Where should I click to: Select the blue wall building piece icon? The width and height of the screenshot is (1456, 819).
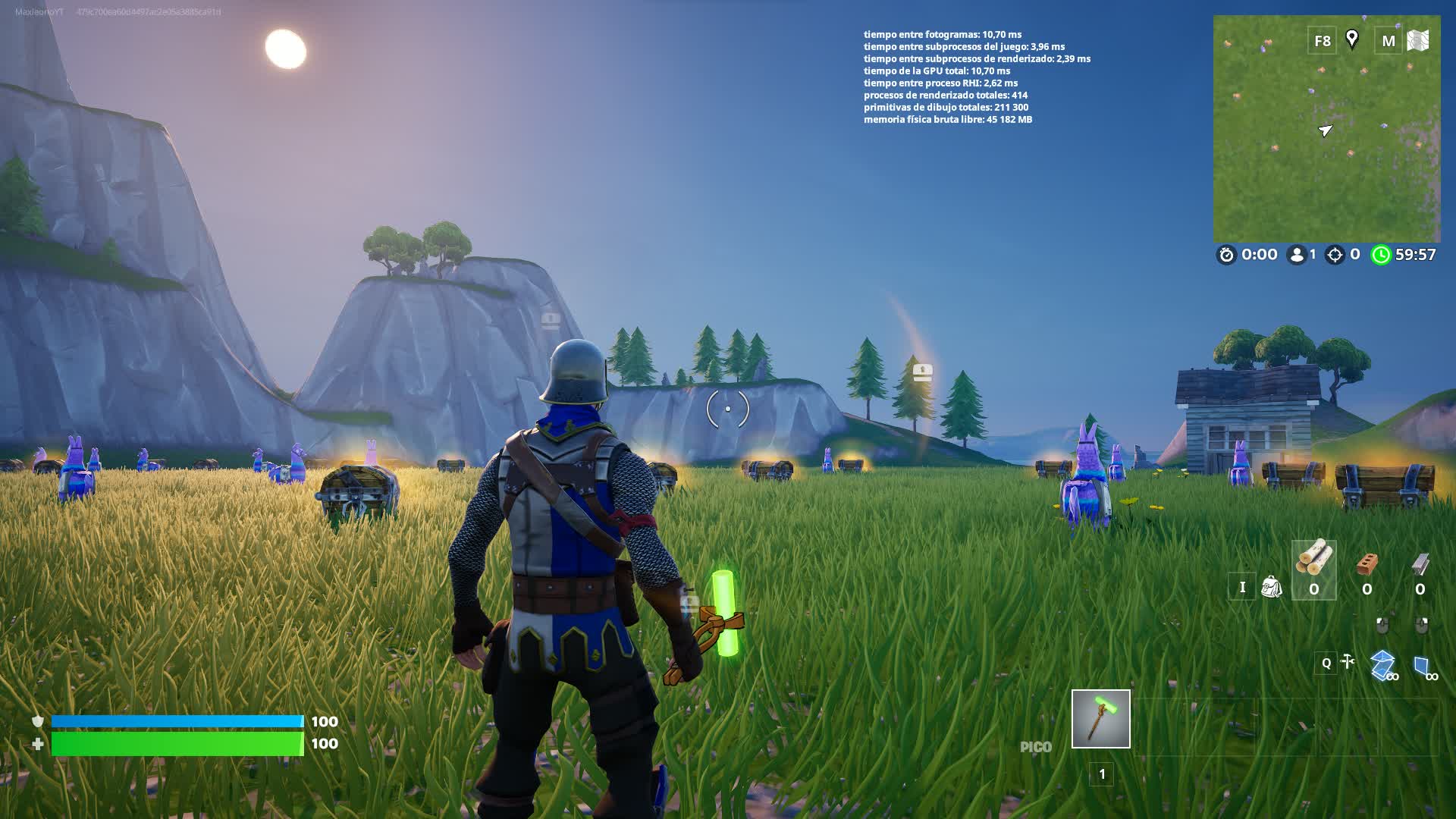[1423, 664]
